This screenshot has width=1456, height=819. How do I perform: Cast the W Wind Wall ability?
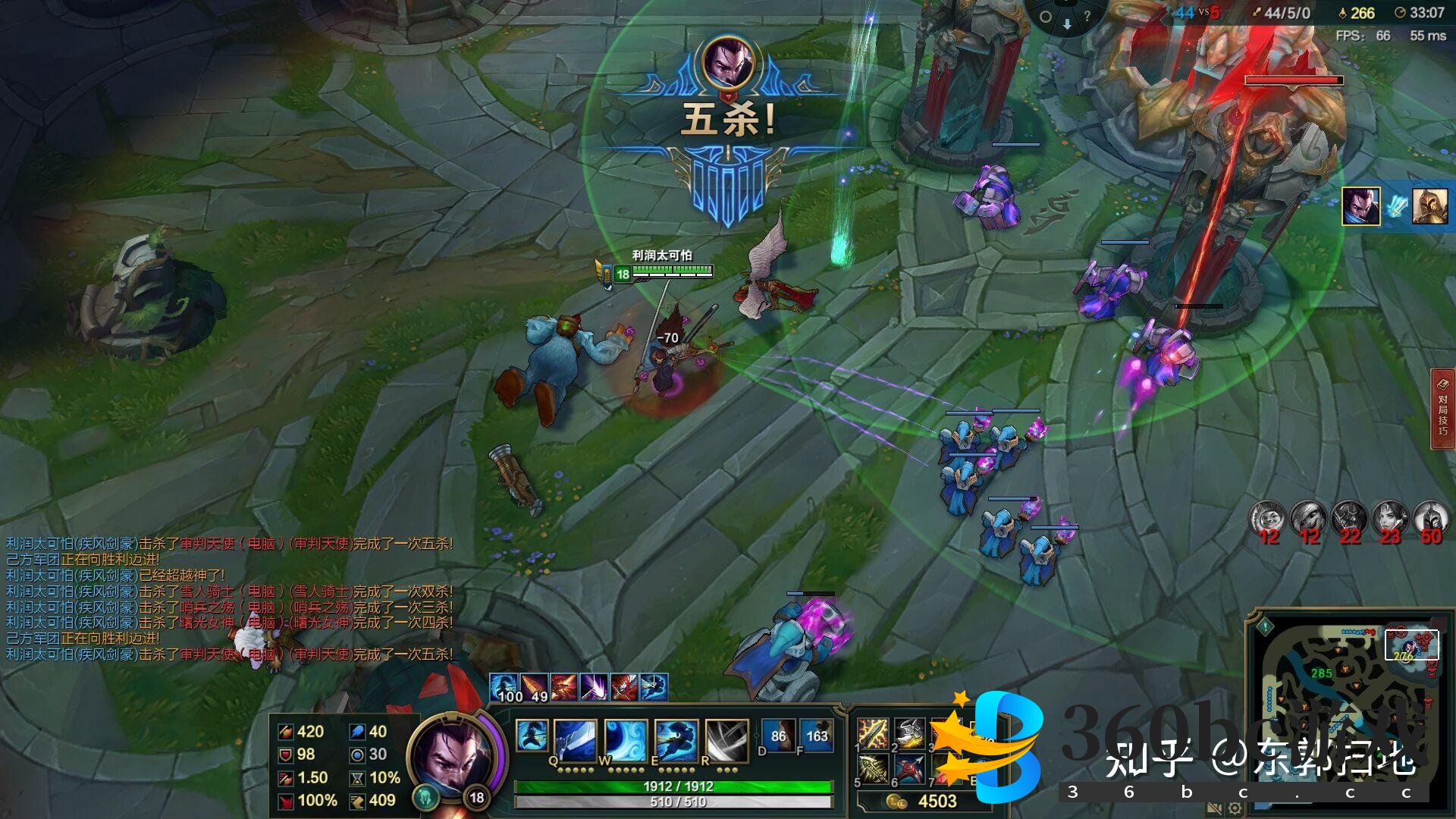[x=626, y=740]
